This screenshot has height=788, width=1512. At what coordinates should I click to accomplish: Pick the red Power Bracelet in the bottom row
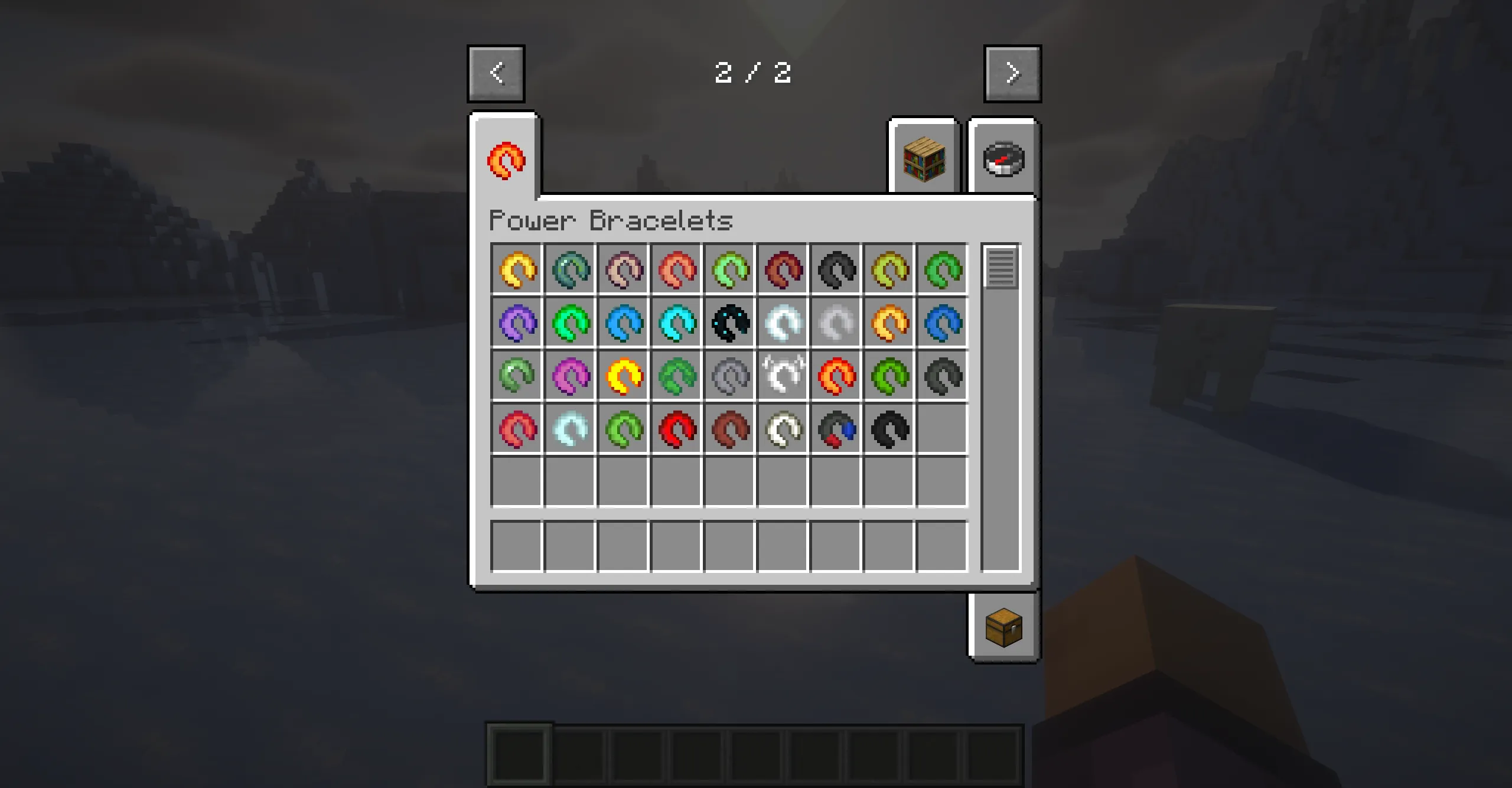pyautogui.click(x=676, y=428)
